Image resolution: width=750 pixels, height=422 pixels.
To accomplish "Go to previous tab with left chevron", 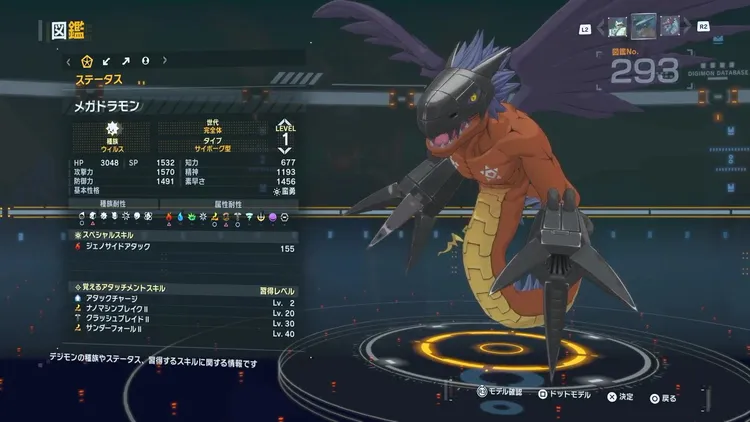I will [68, 61].
